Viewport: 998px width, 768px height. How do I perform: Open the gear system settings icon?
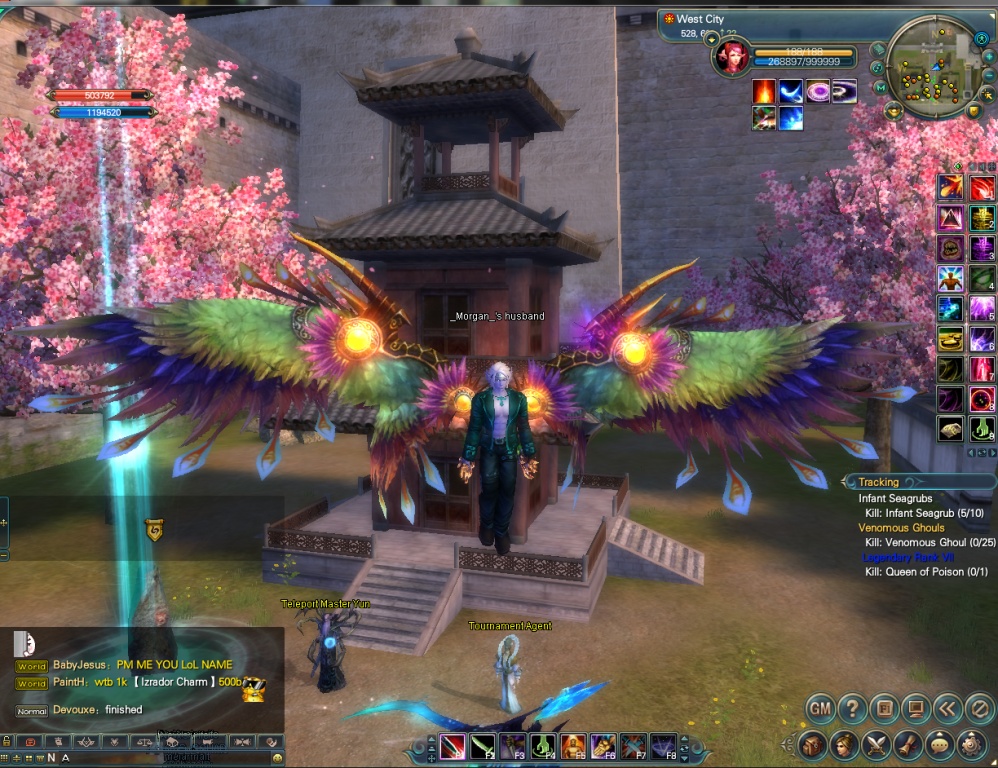tap(973, 744)
